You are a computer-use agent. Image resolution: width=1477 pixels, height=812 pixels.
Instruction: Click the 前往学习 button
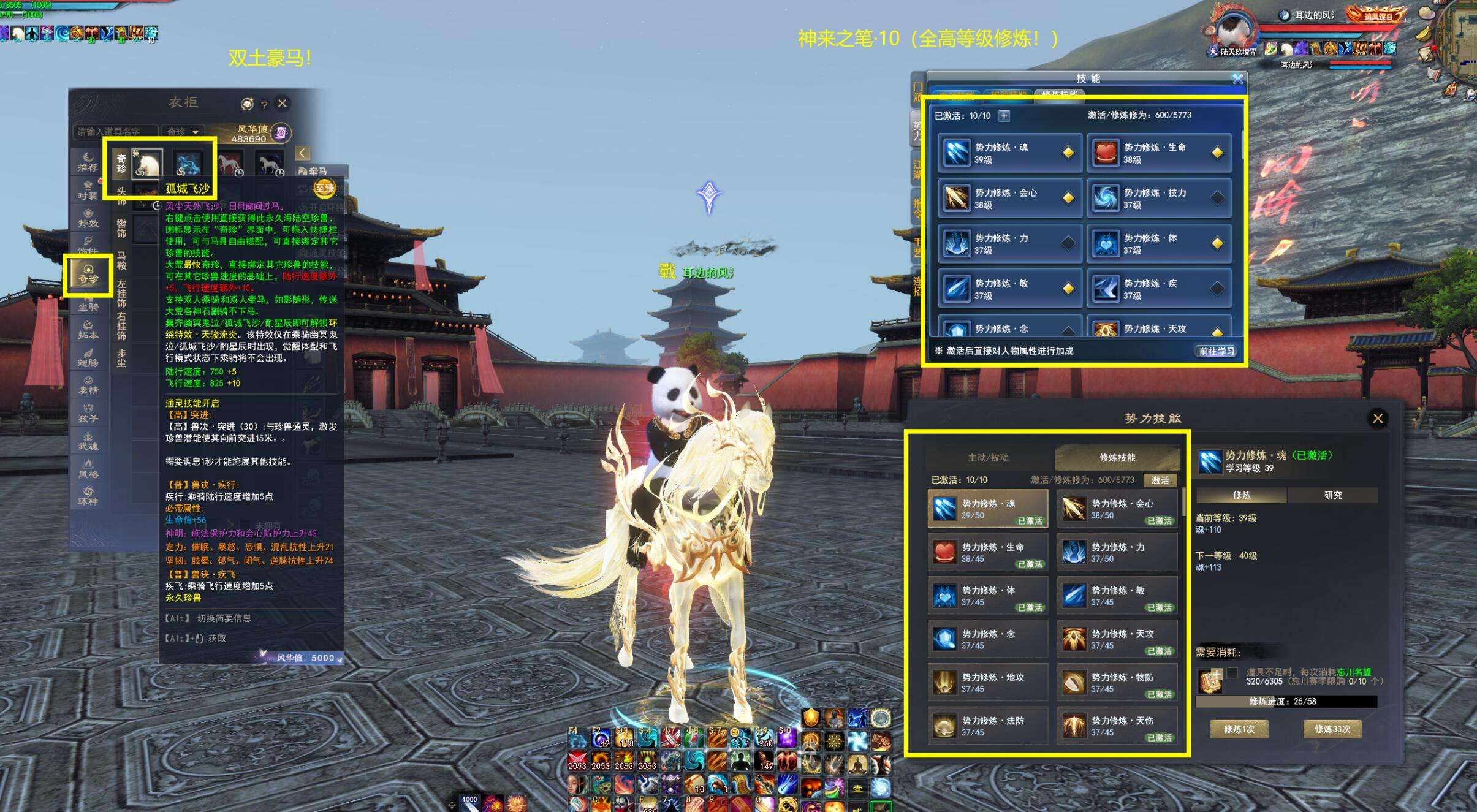tap(1216, 351)
